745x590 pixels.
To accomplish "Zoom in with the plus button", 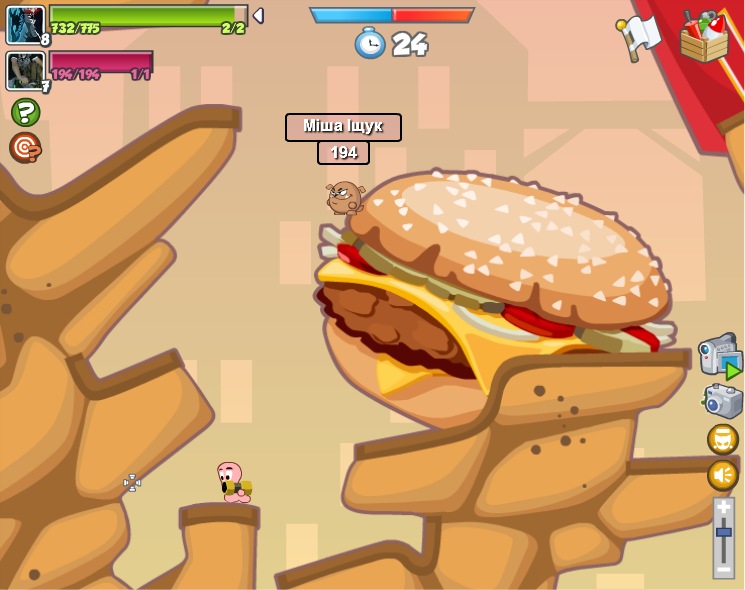I will tap(723, 507).
